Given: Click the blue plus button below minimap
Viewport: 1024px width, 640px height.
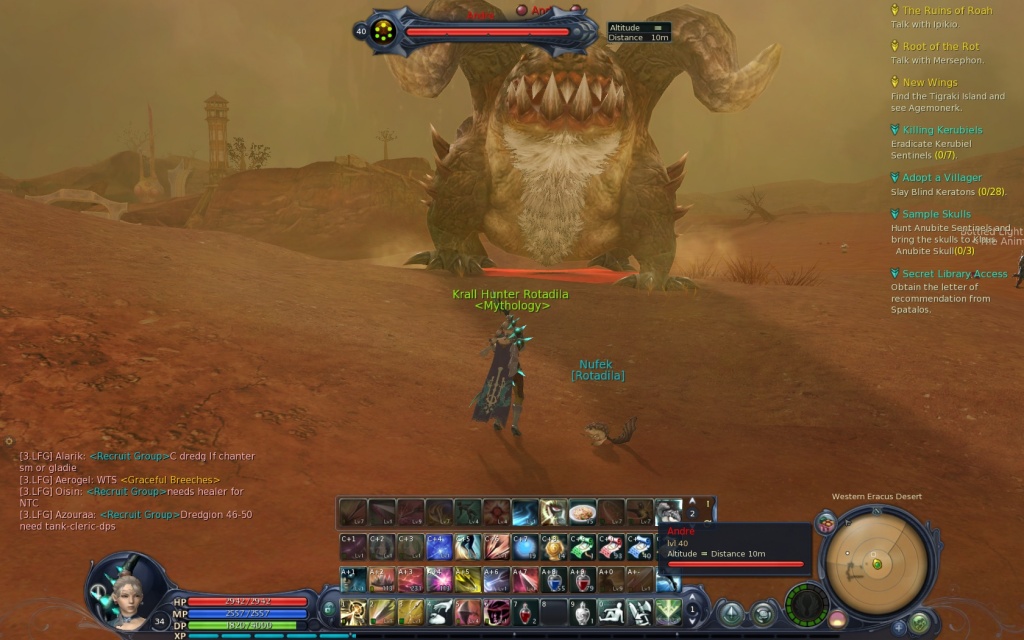Looking at the screenshot, I should (x=899, y=627).
